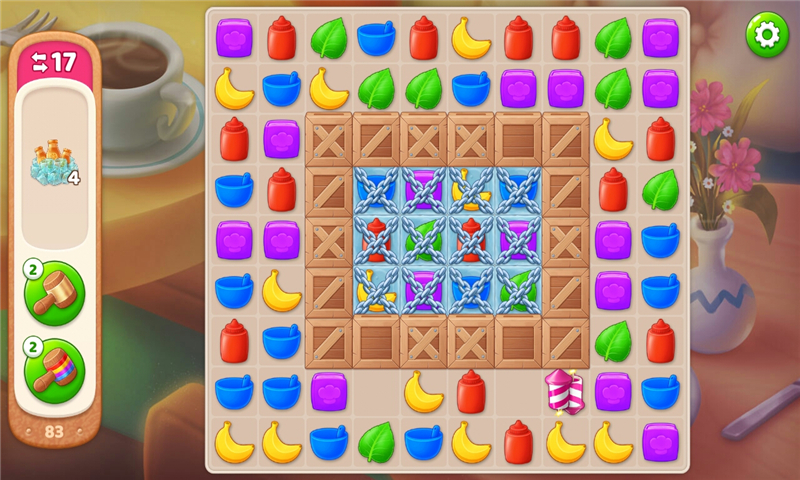The image size is (800, 480).
Task: Select the rainbow hammer booster
Action: [54, 369]
